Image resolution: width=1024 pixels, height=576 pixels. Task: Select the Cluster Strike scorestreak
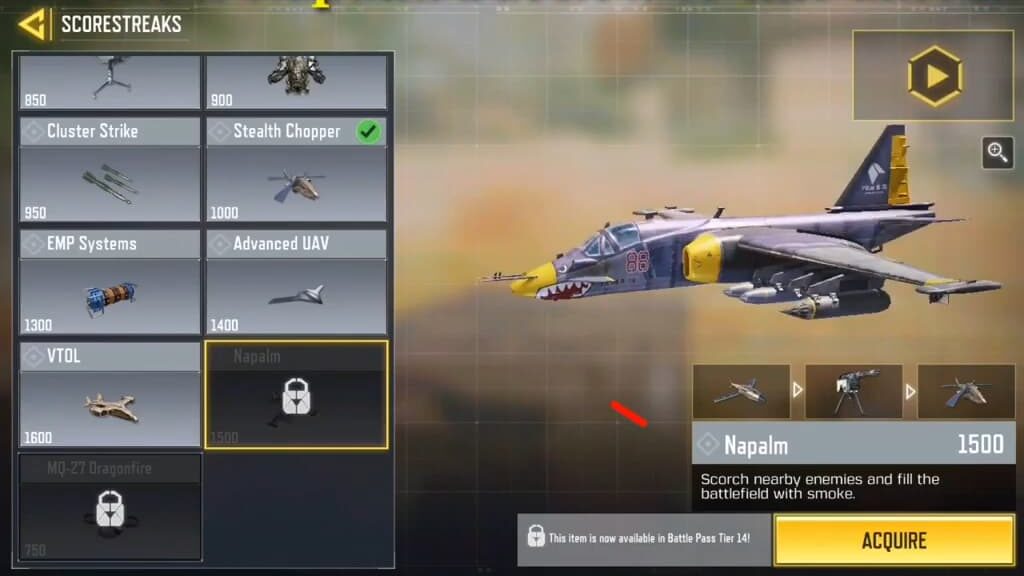click(110, 170)
